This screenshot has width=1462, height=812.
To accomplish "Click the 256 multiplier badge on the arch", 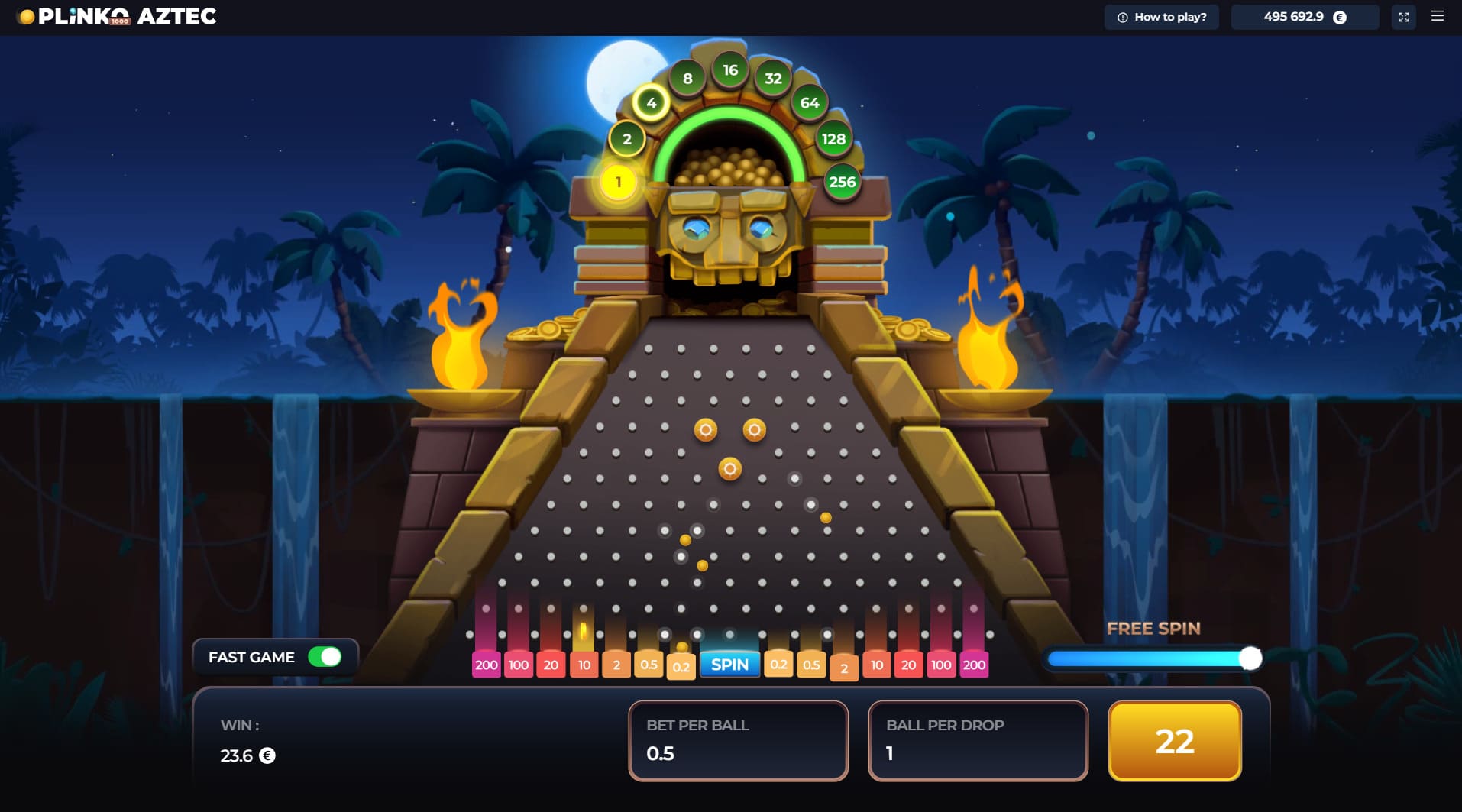I will [x=840, y=182].
